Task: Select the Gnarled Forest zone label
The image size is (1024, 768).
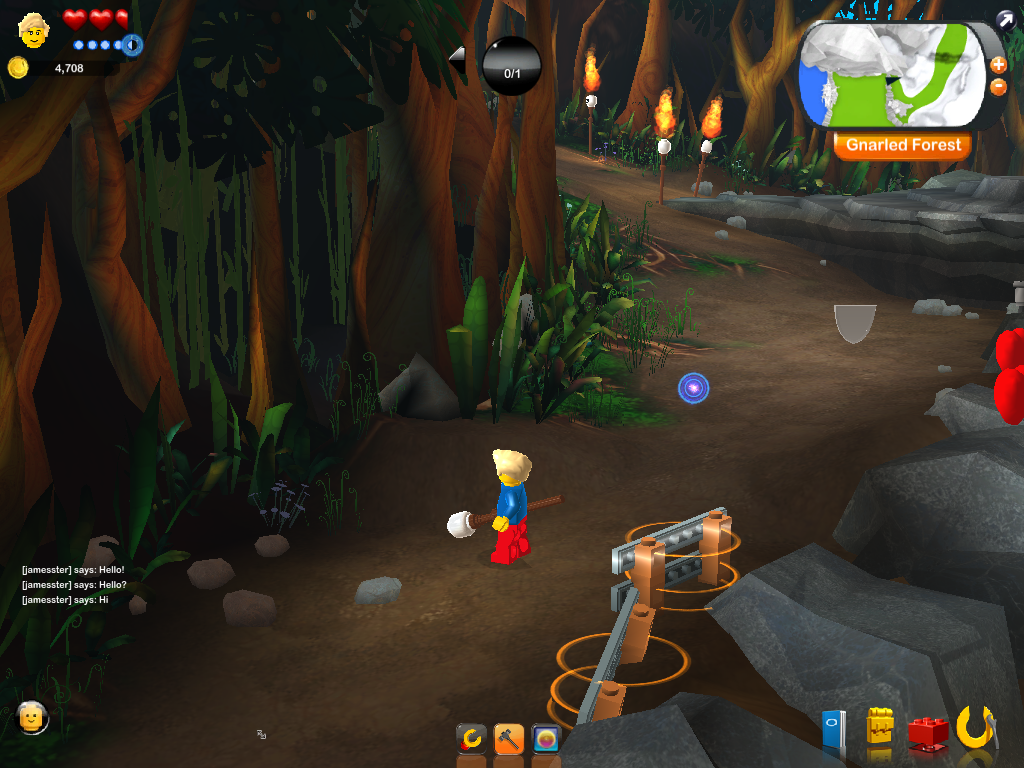Action: click(902, 145)
